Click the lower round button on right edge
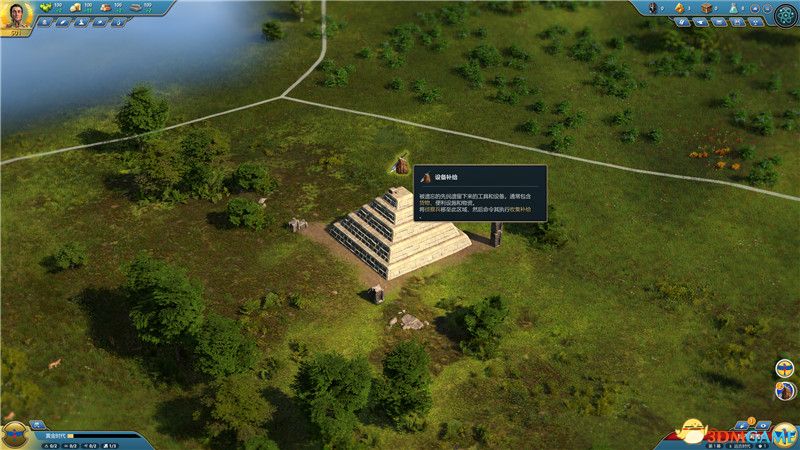This screenshot has height=450, width=800. tap(785, 390)
